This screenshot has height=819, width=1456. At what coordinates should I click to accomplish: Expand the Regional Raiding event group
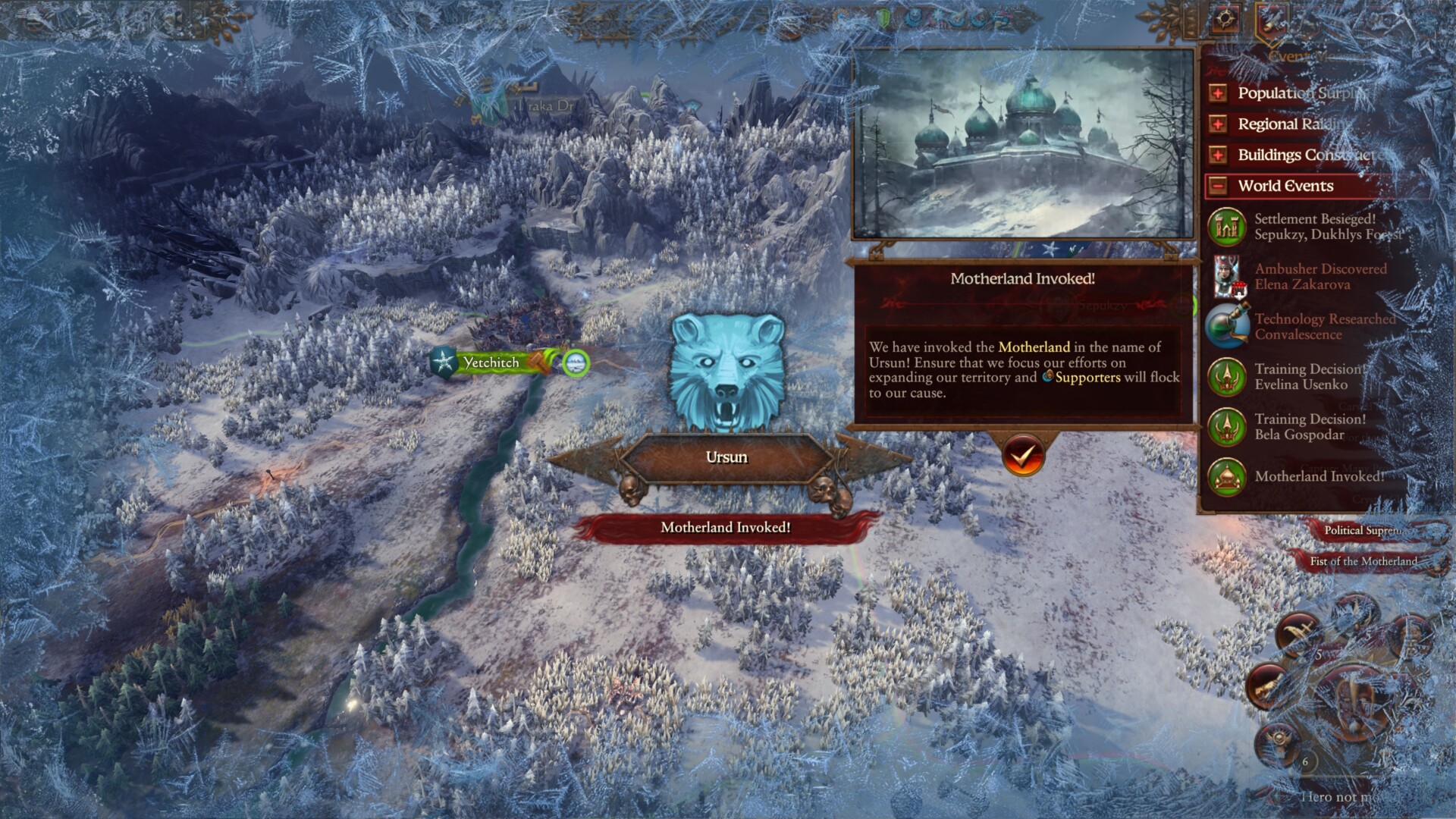(x=1218, y=124)
